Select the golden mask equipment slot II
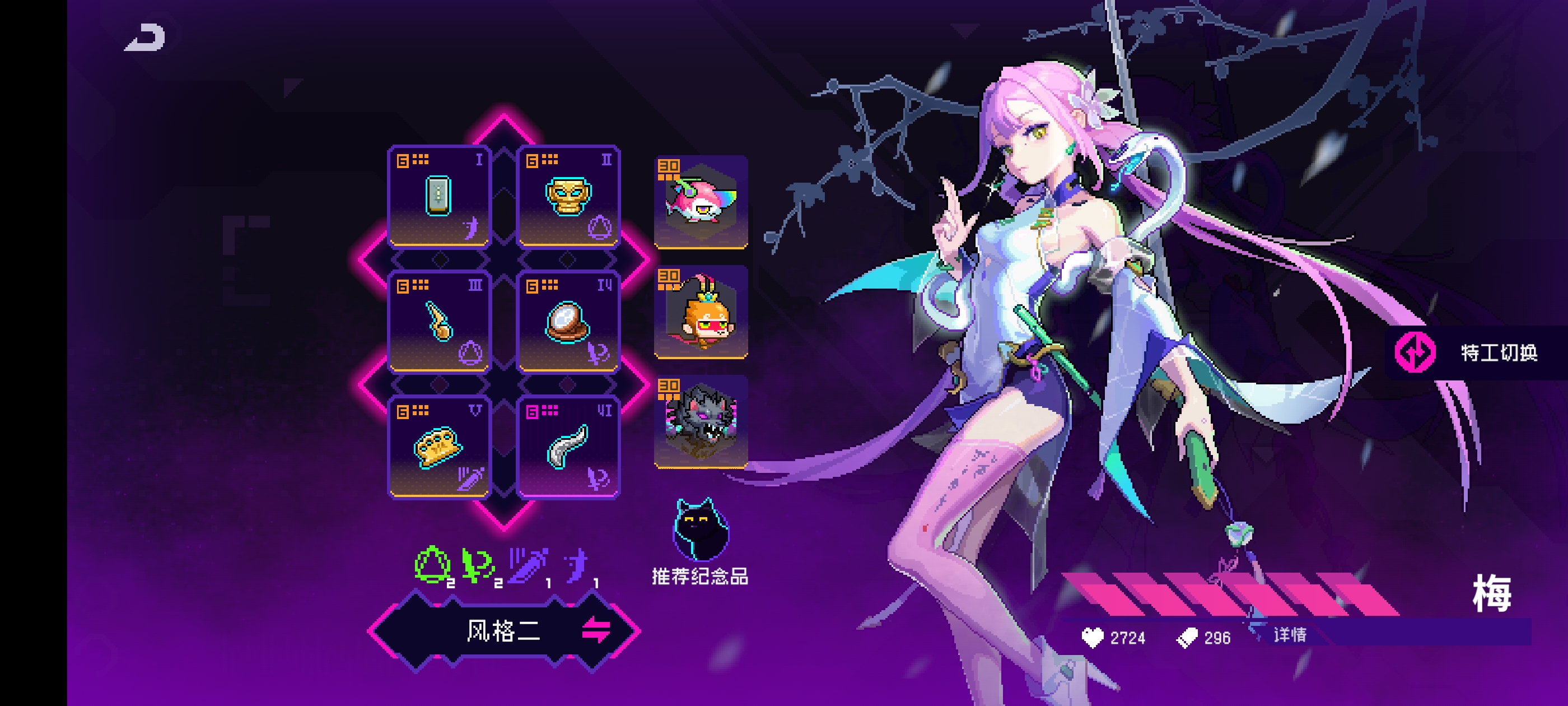 tap(568, 196)
